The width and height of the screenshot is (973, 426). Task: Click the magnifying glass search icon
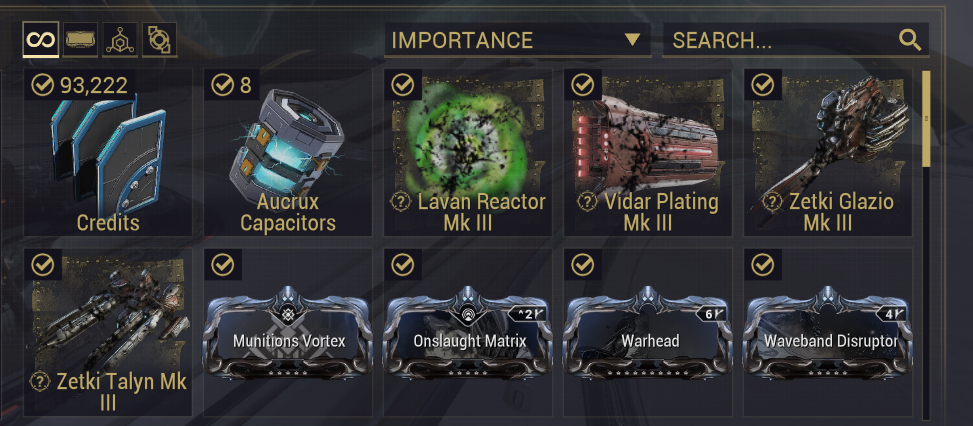pyautogui.click(x=909, y=40)
